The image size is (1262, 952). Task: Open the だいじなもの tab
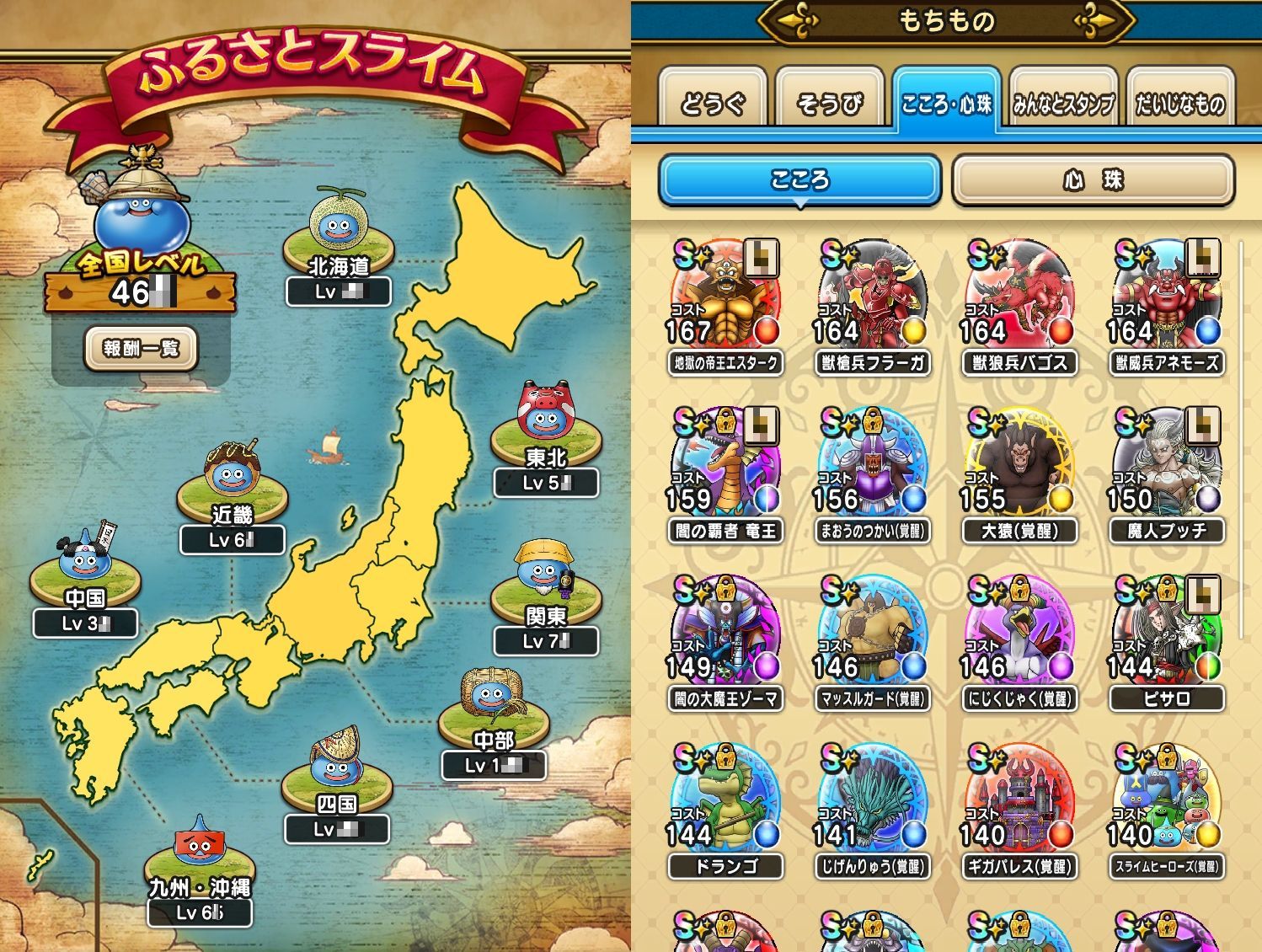point(1179,103)
